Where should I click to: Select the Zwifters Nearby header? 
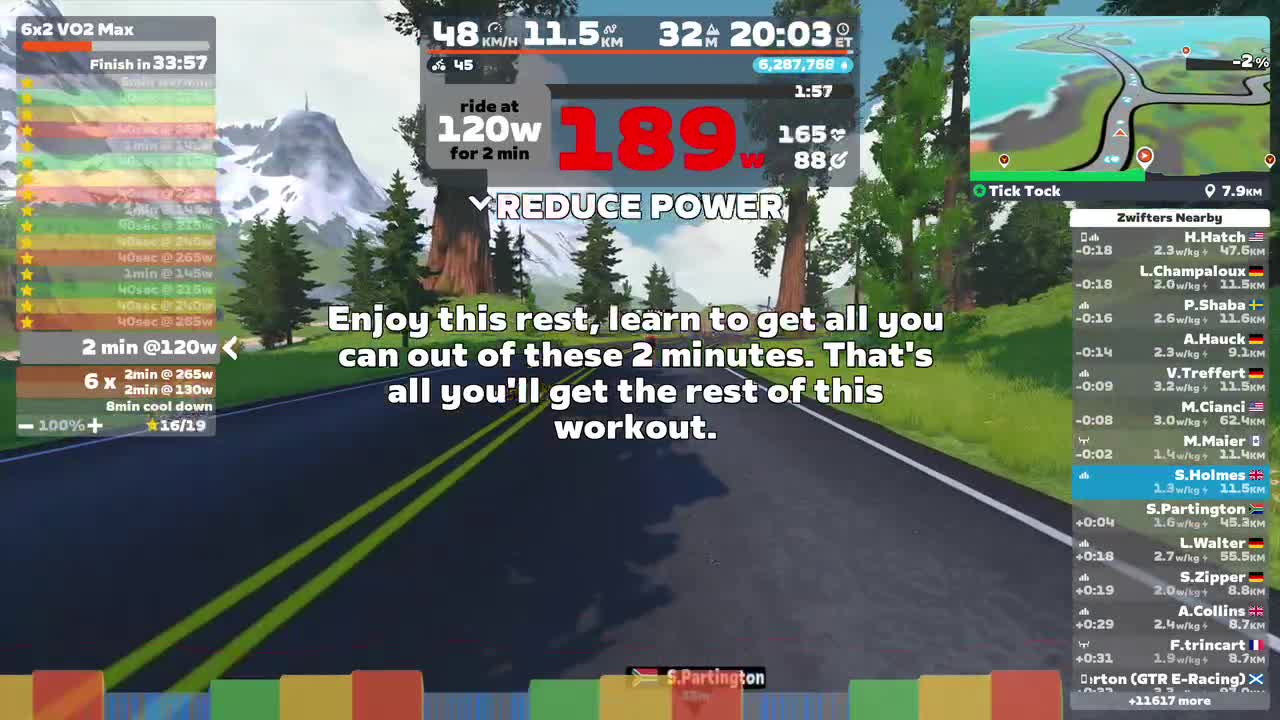(1170, 217)
